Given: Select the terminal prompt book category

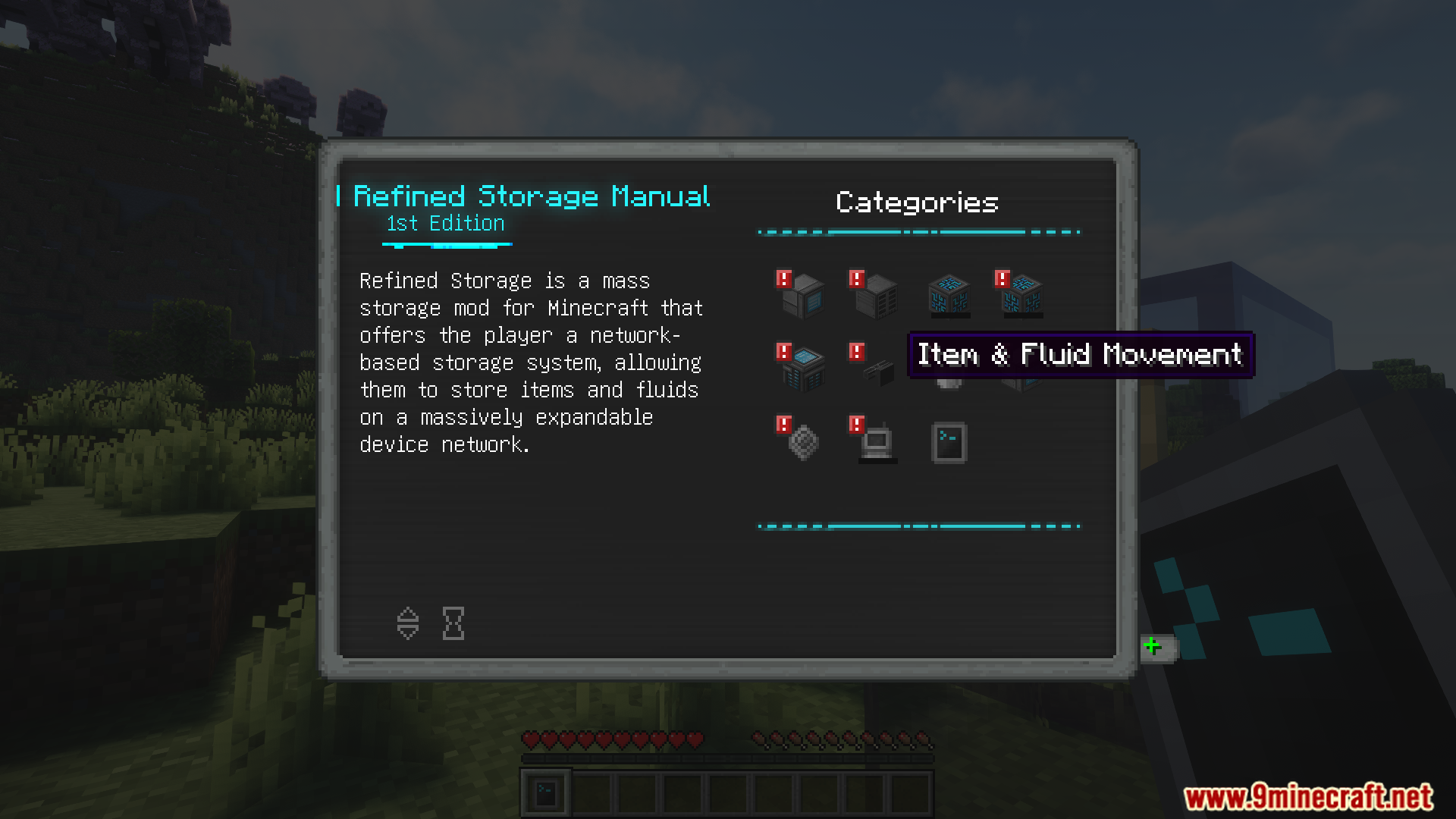Looking at the screenshot, I should click(949, 442).
